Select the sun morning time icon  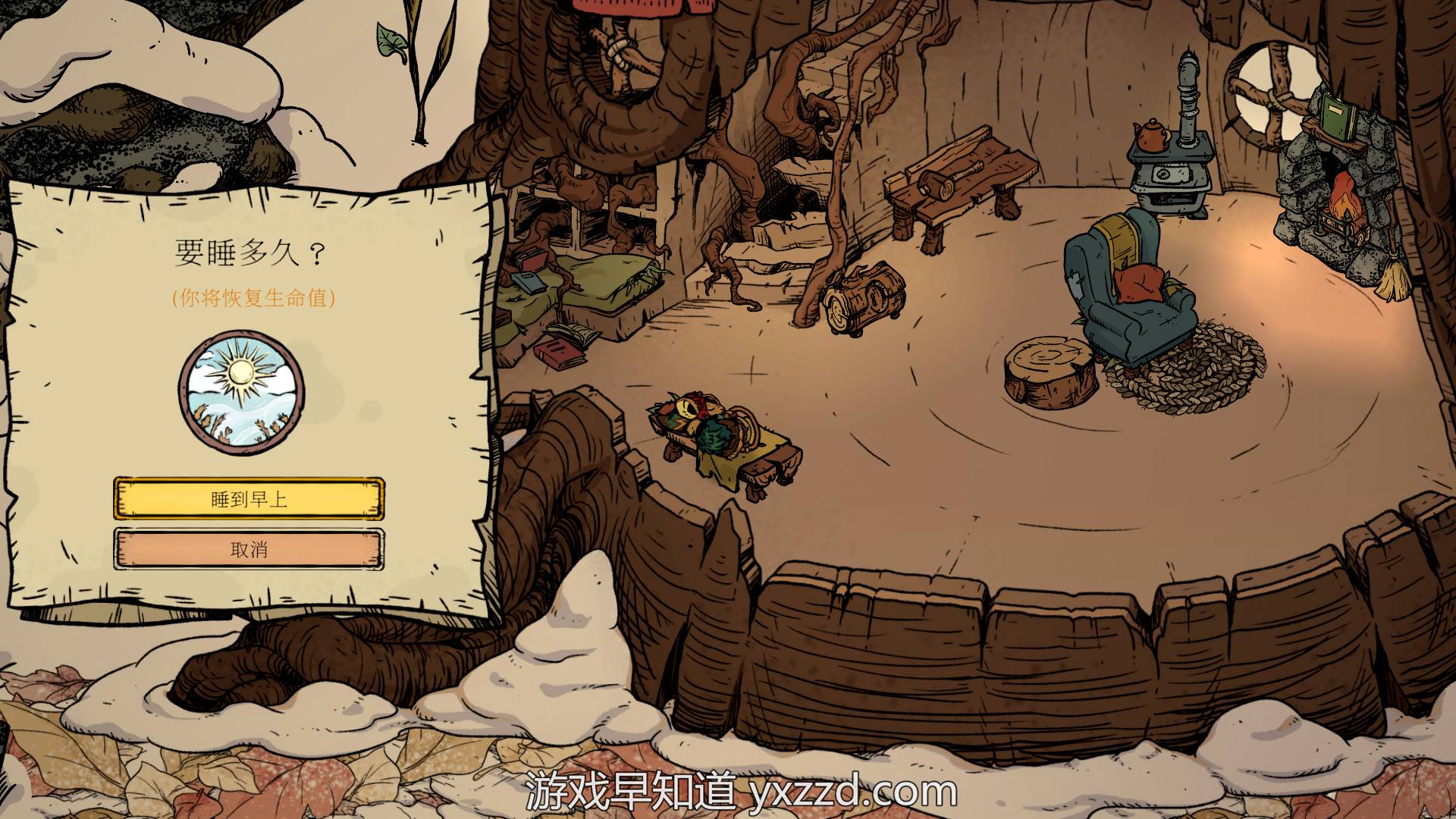tap(242, 392)
